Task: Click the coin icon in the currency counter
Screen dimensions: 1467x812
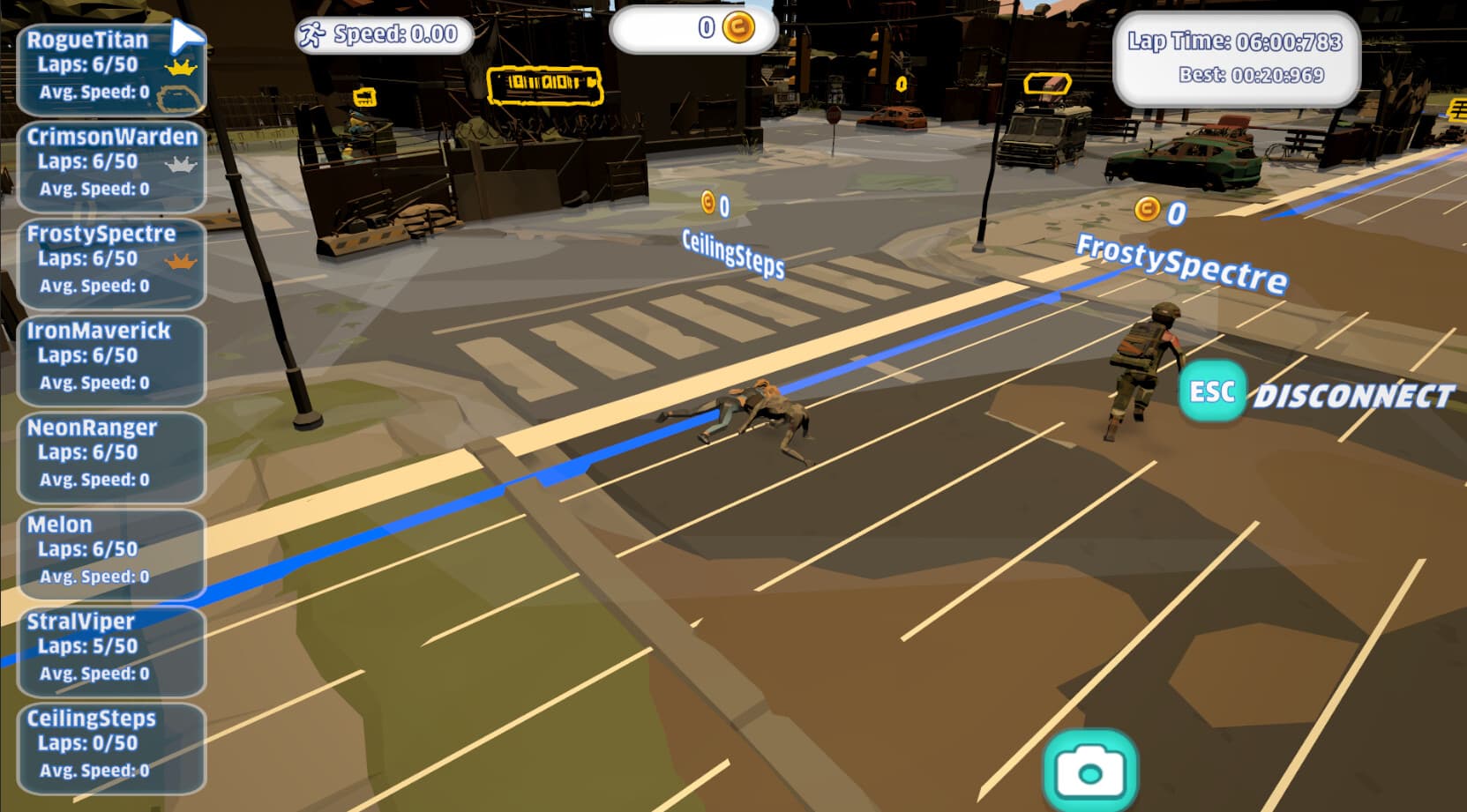Action: [x=739, y=27]
